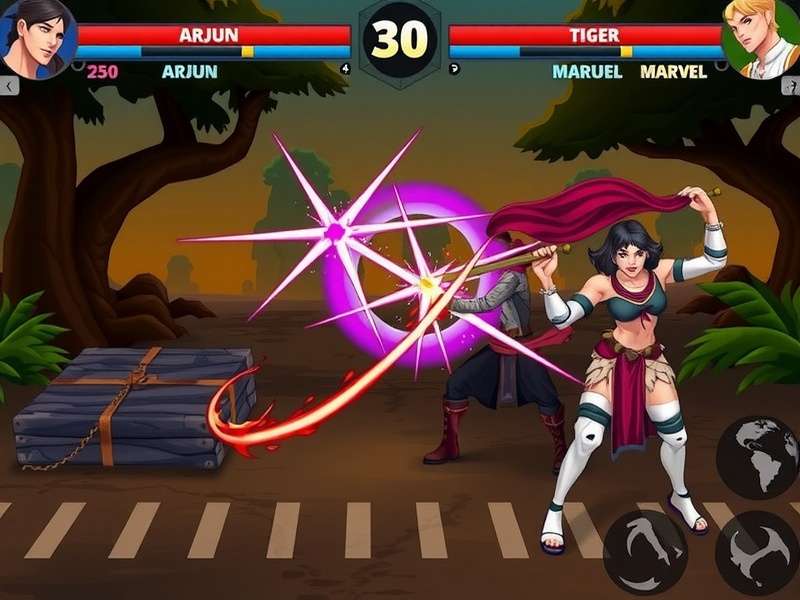The image size is (800, 600).
Task: Click the small left-arrow tab under Arjun's portrait
Action: tap(9, 87)
